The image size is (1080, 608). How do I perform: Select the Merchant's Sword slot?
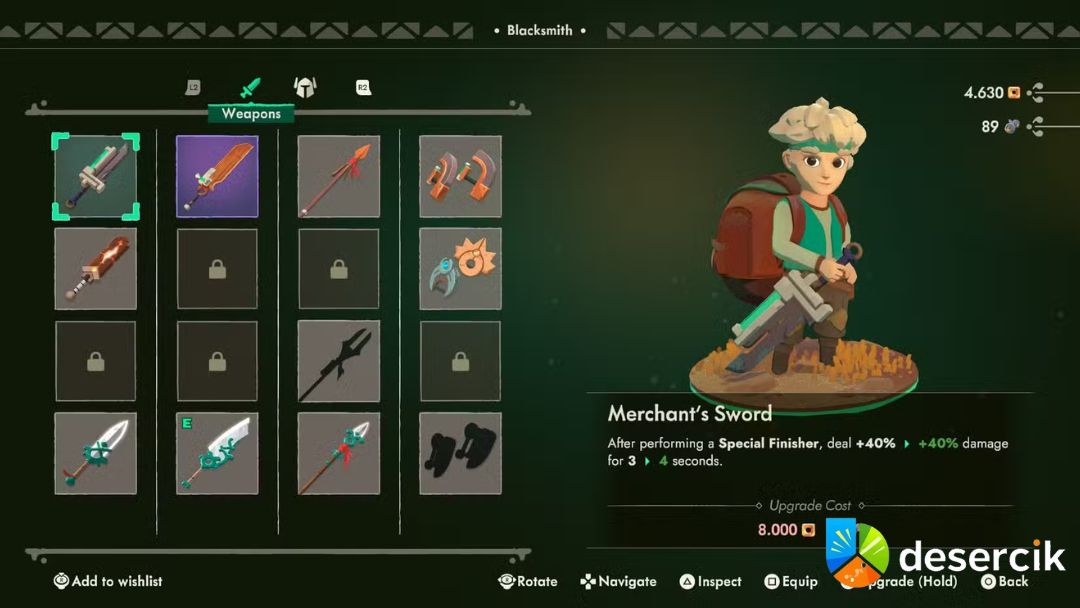[x=96, y=177]
